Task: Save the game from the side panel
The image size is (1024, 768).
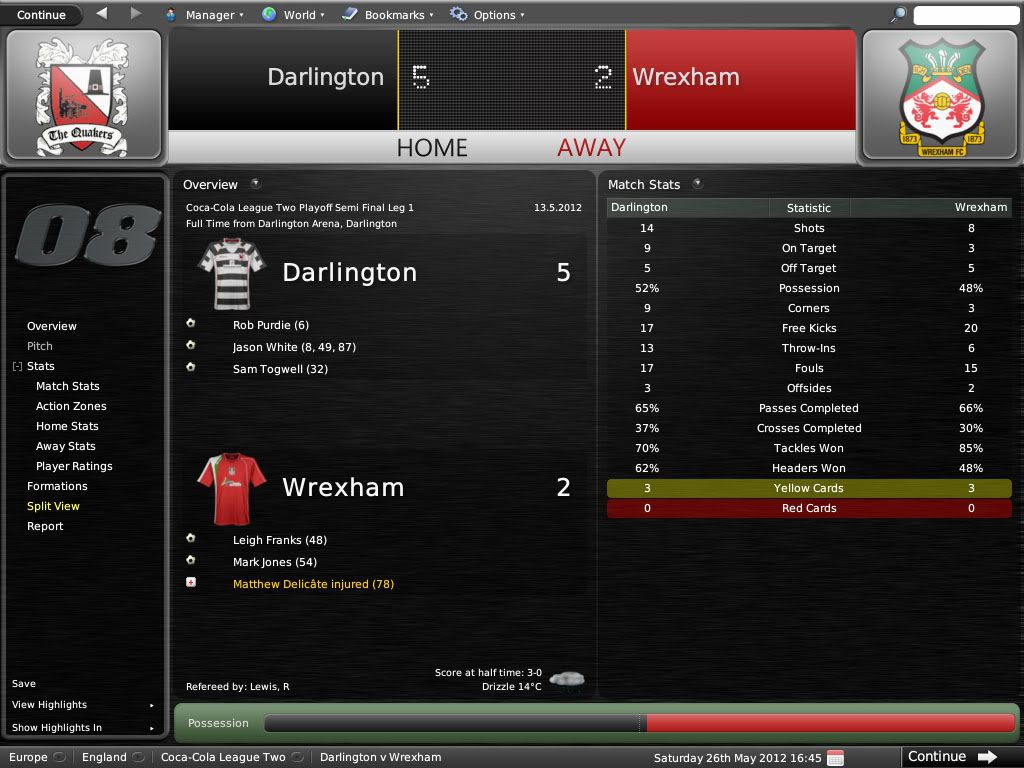Action: click(x=24, y=684)
